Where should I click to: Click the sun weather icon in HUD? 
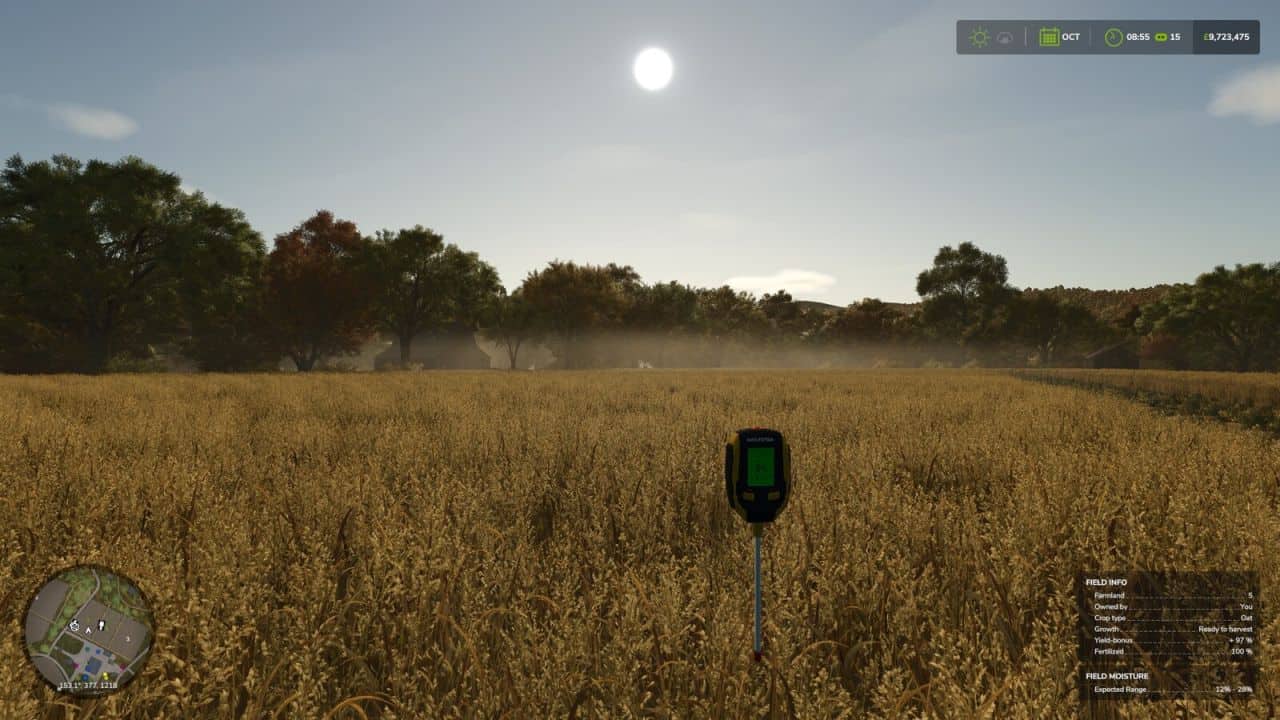tap(980, 35)
